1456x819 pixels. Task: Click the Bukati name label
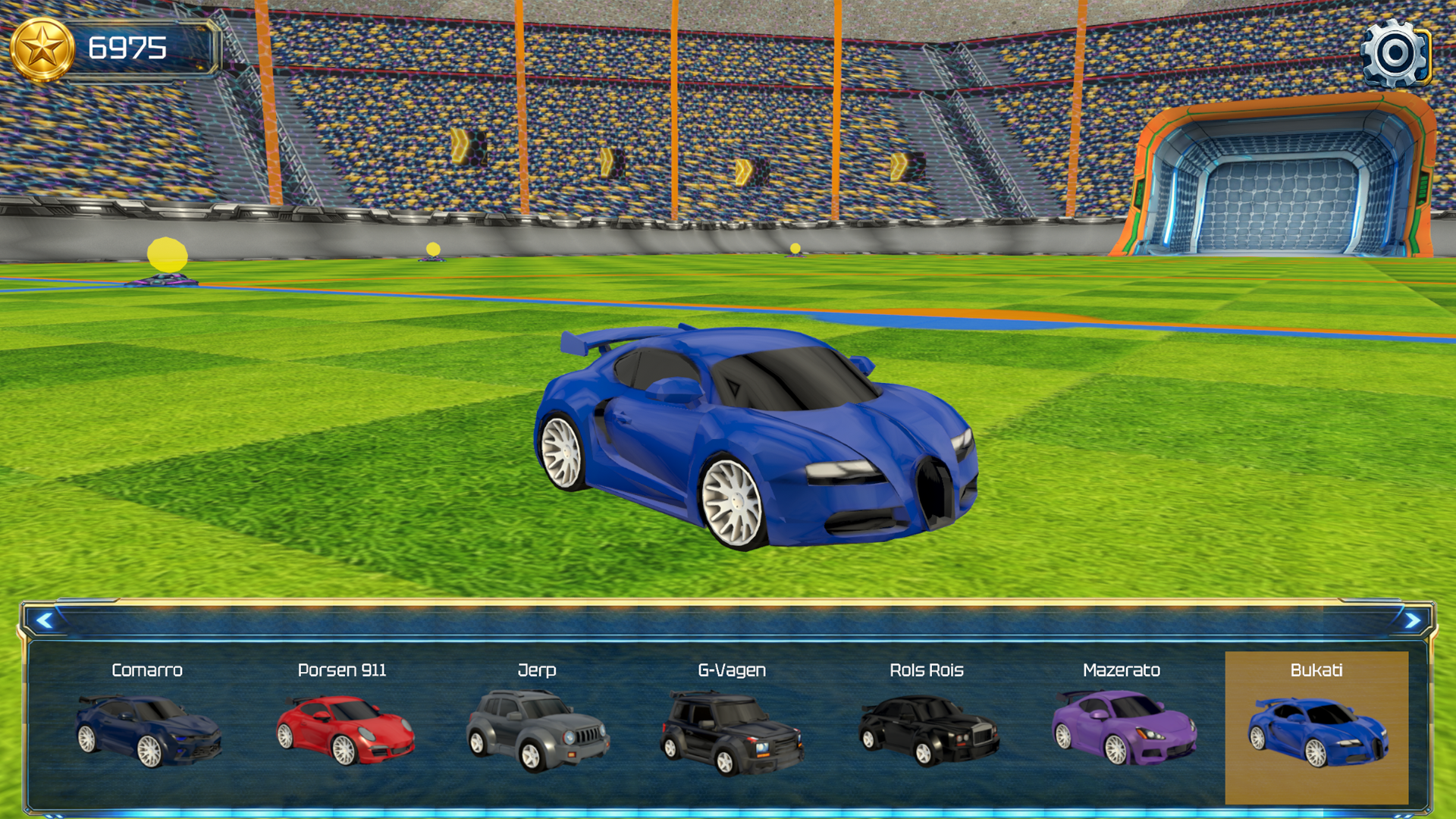click(1316, 670)
